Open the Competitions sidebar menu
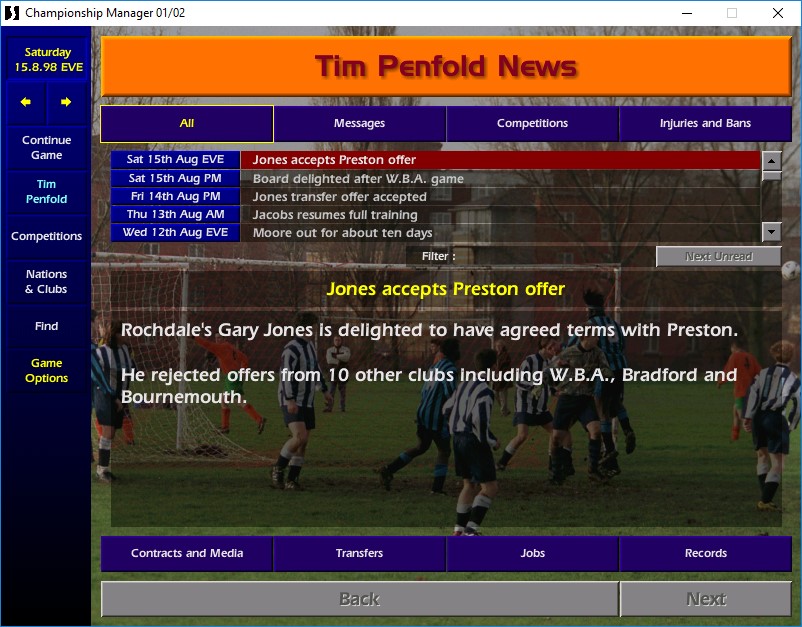802x627 pixels. coord(46,236)
